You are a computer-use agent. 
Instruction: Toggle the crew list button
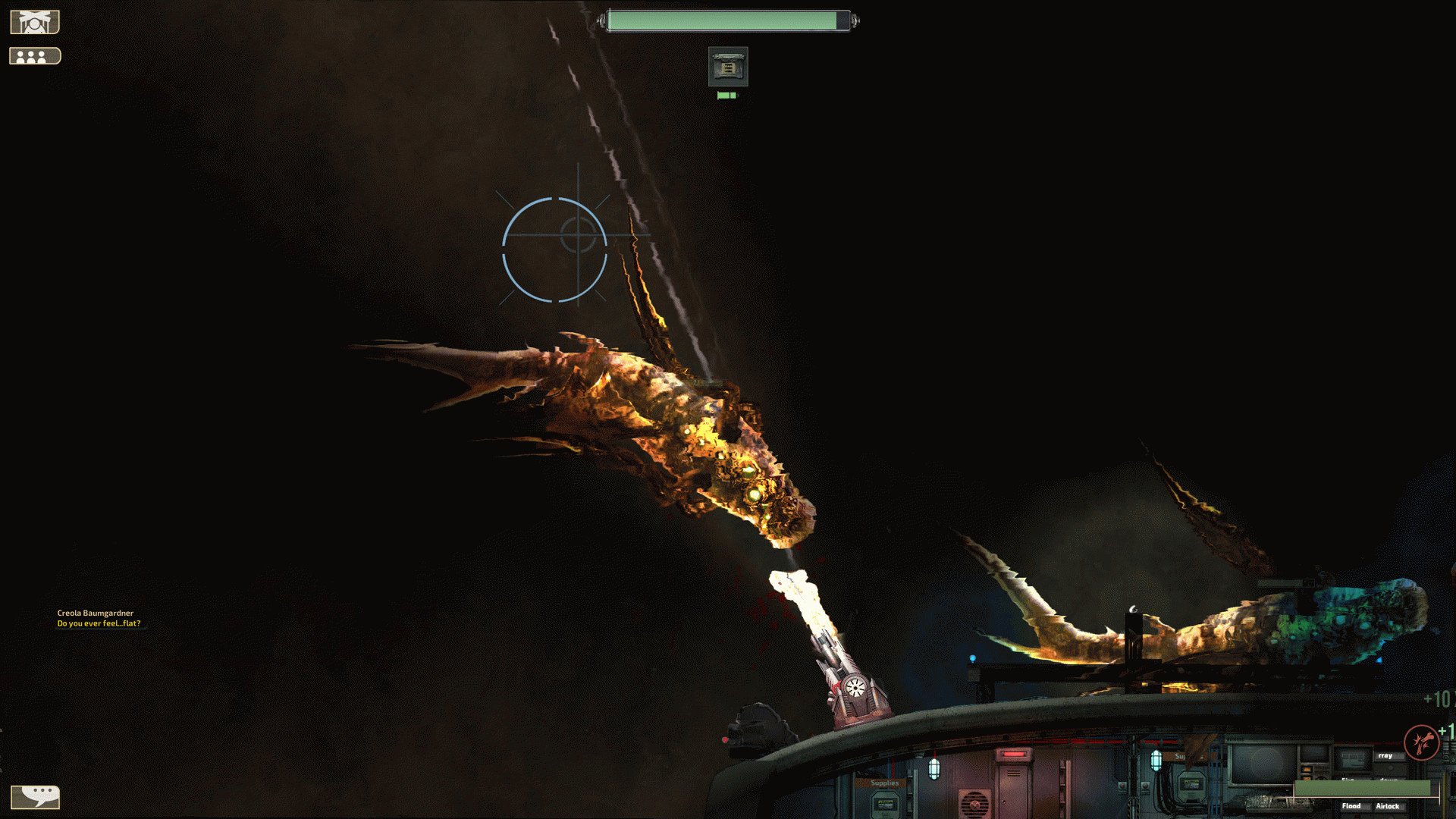click(x=35, y=56)
